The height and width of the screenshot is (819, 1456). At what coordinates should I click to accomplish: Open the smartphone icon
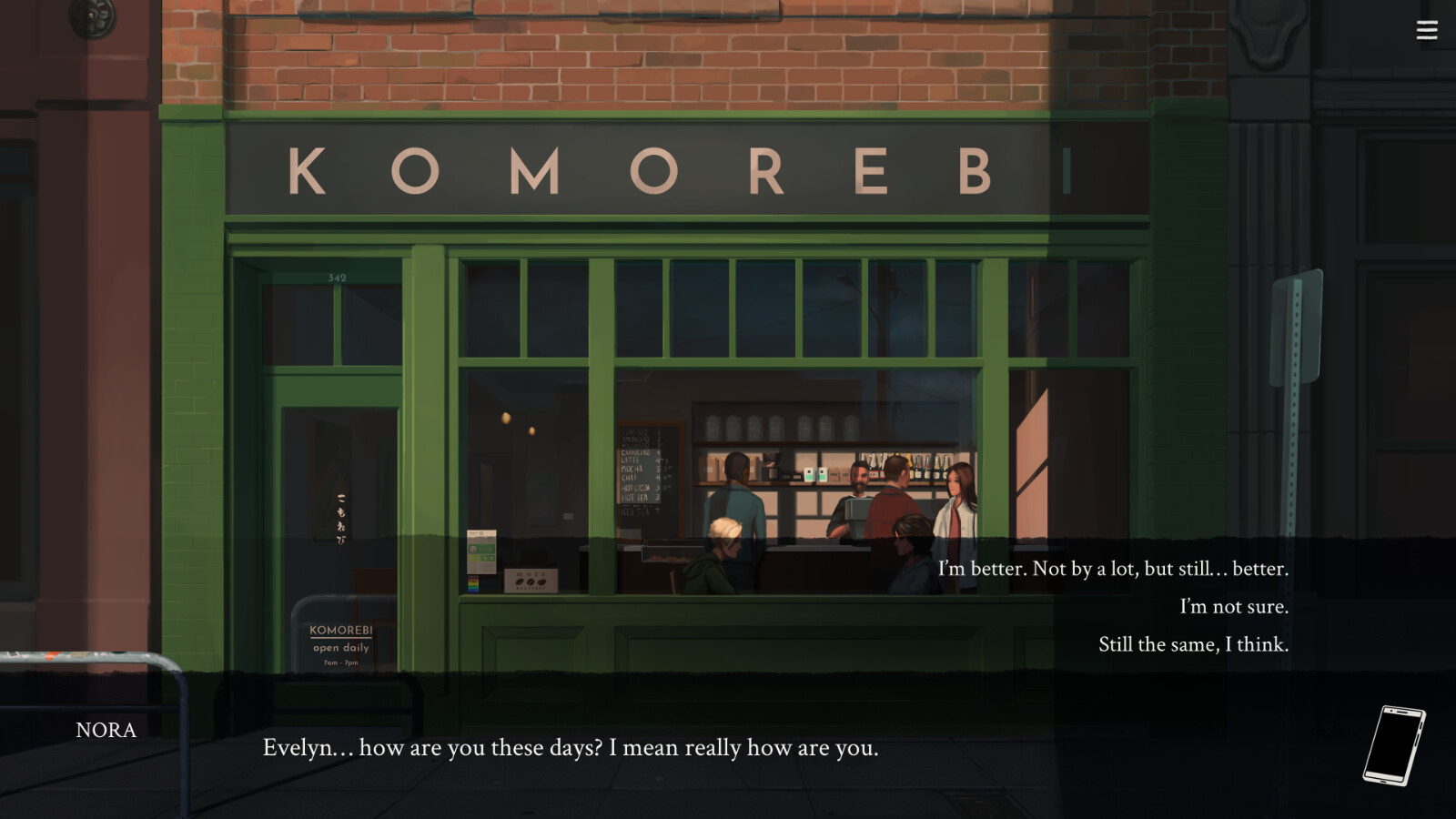click(1392, 745)
